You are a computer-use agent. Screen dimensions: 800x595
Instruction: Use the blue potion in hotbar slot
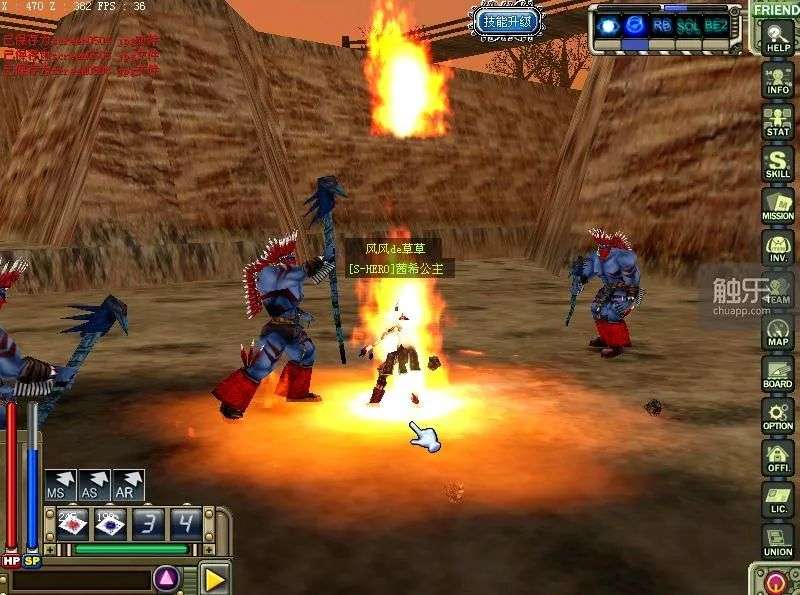pos(109,523)
